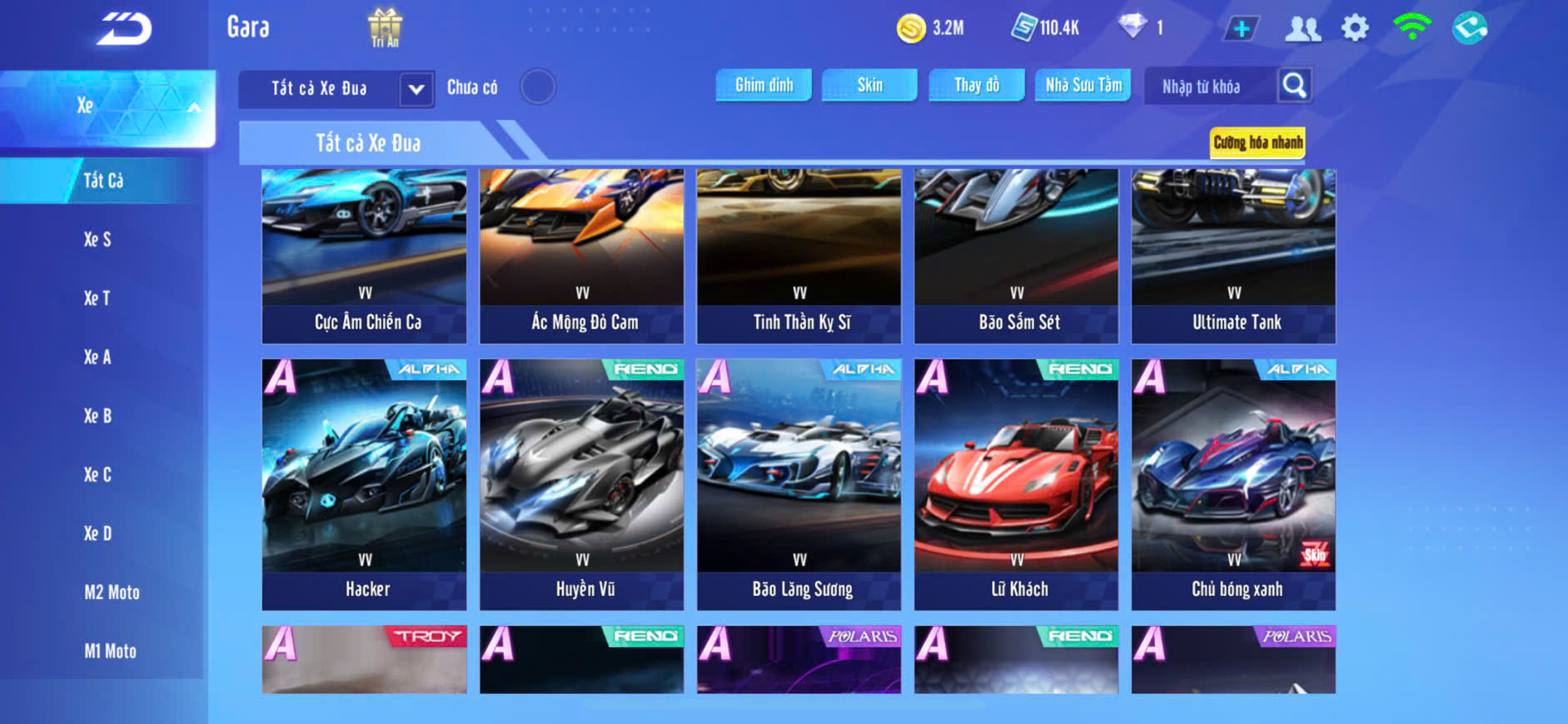
Task: Open the Skin button
Action: [x=869, y=85]
